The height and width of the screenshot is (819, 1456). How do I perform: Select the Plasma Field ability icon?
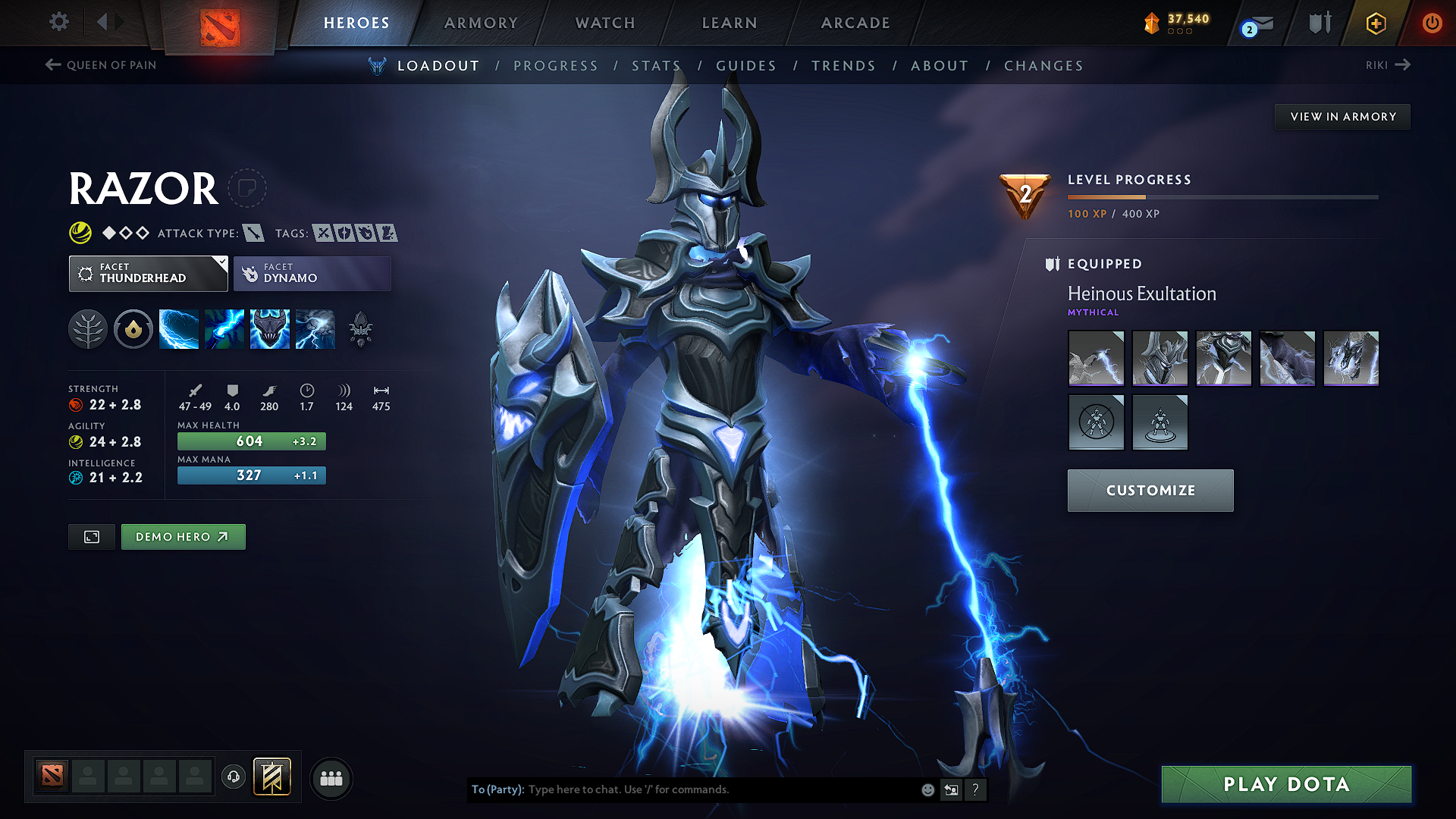(x=178, y=328)
